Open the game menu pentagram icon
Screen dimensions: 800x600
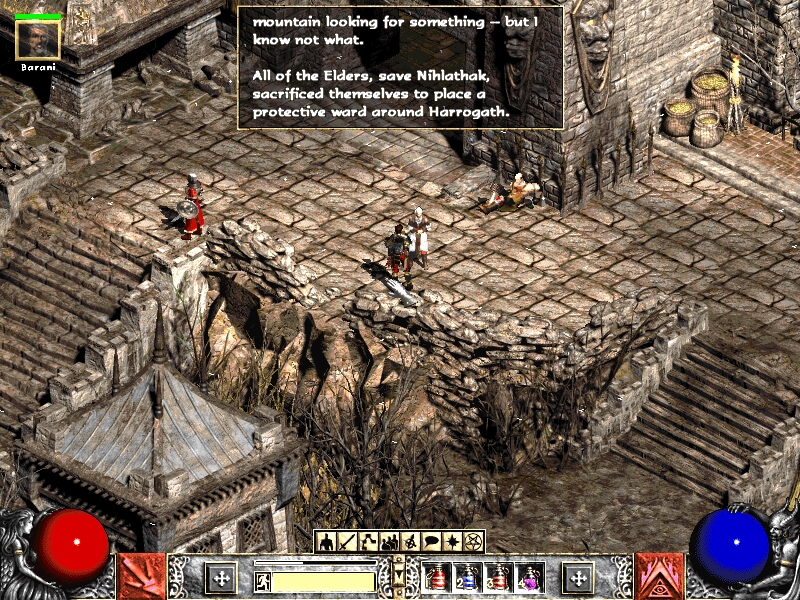click(473, 542)
